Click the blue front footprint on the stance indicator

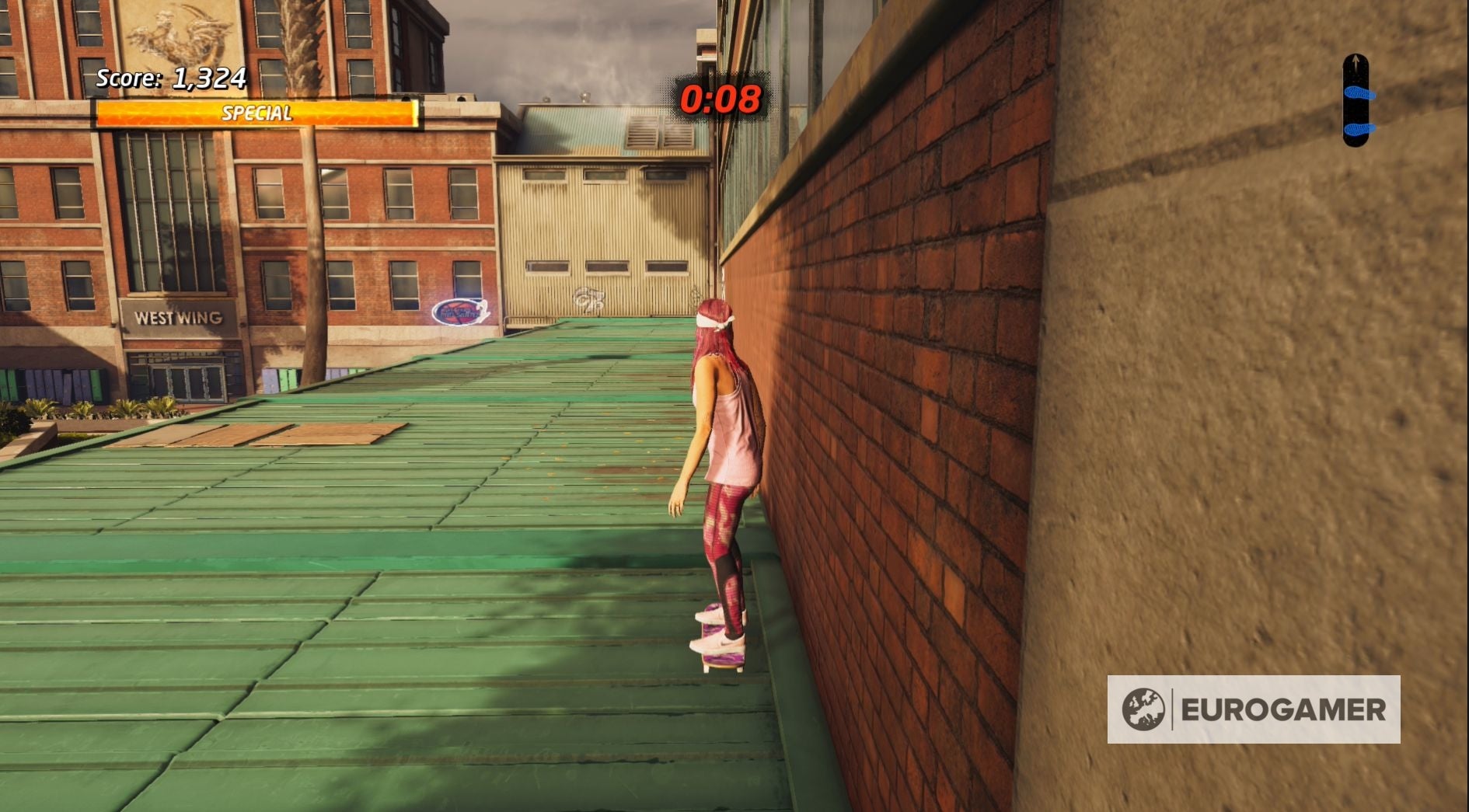click(1359, 93)
